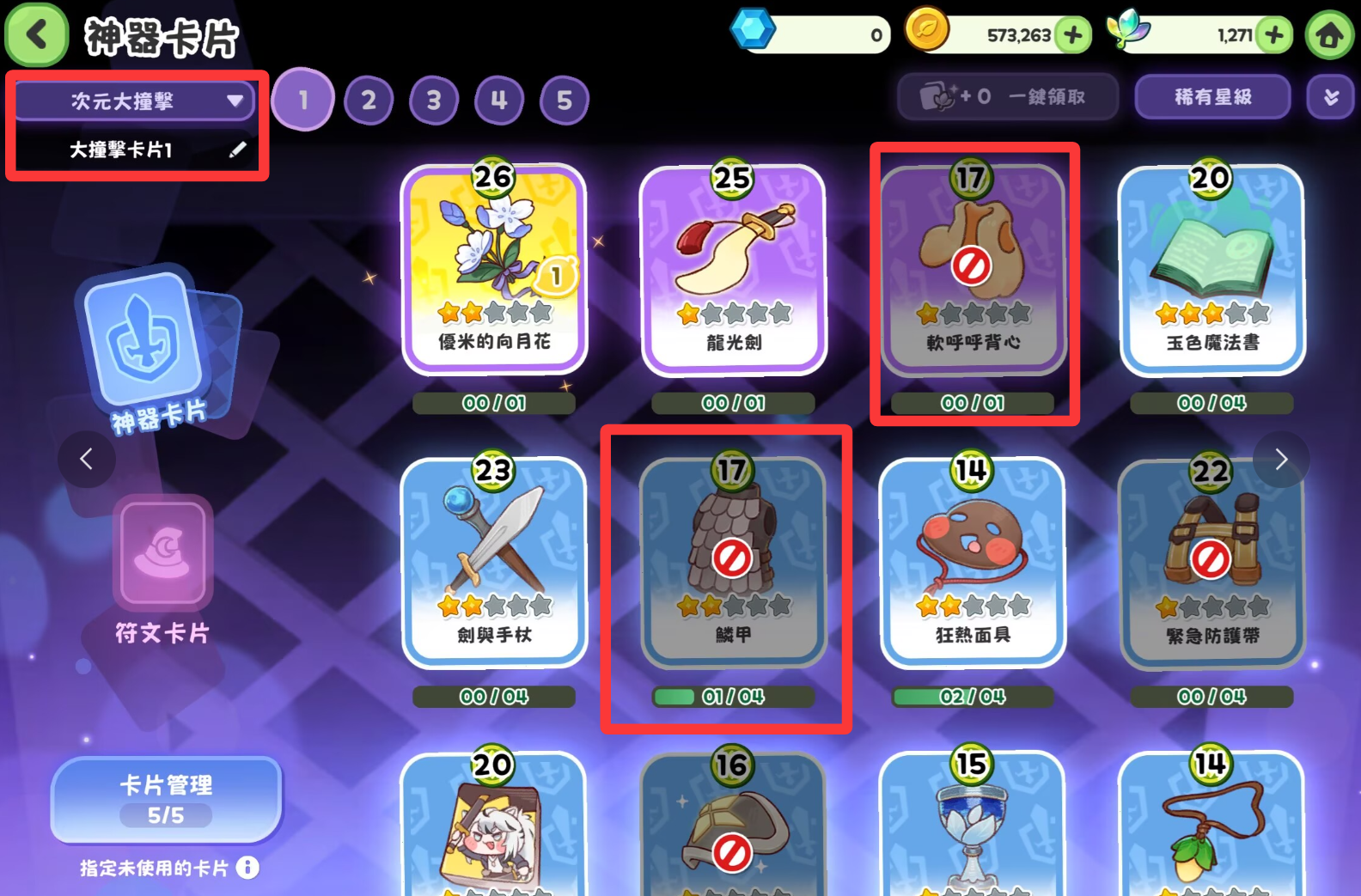
Task: Open the 次元大撞擊 dropdown
Action: [136, 101]
